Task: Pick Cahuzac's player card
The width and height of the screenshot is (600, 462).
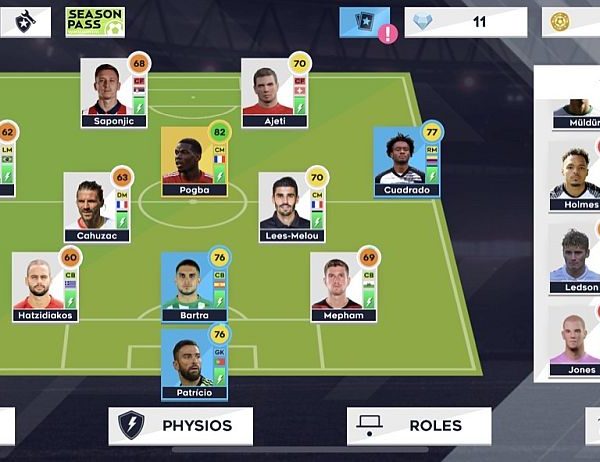Action: tap(97, 208)
